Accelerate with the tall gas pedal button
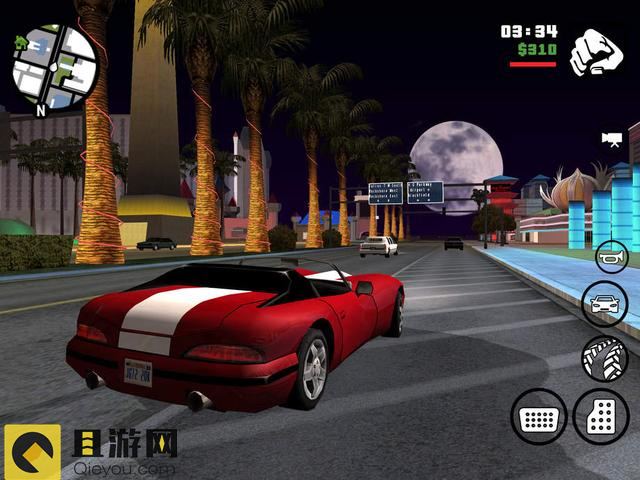This screenshot has width=640, height=480. [601, 416]
